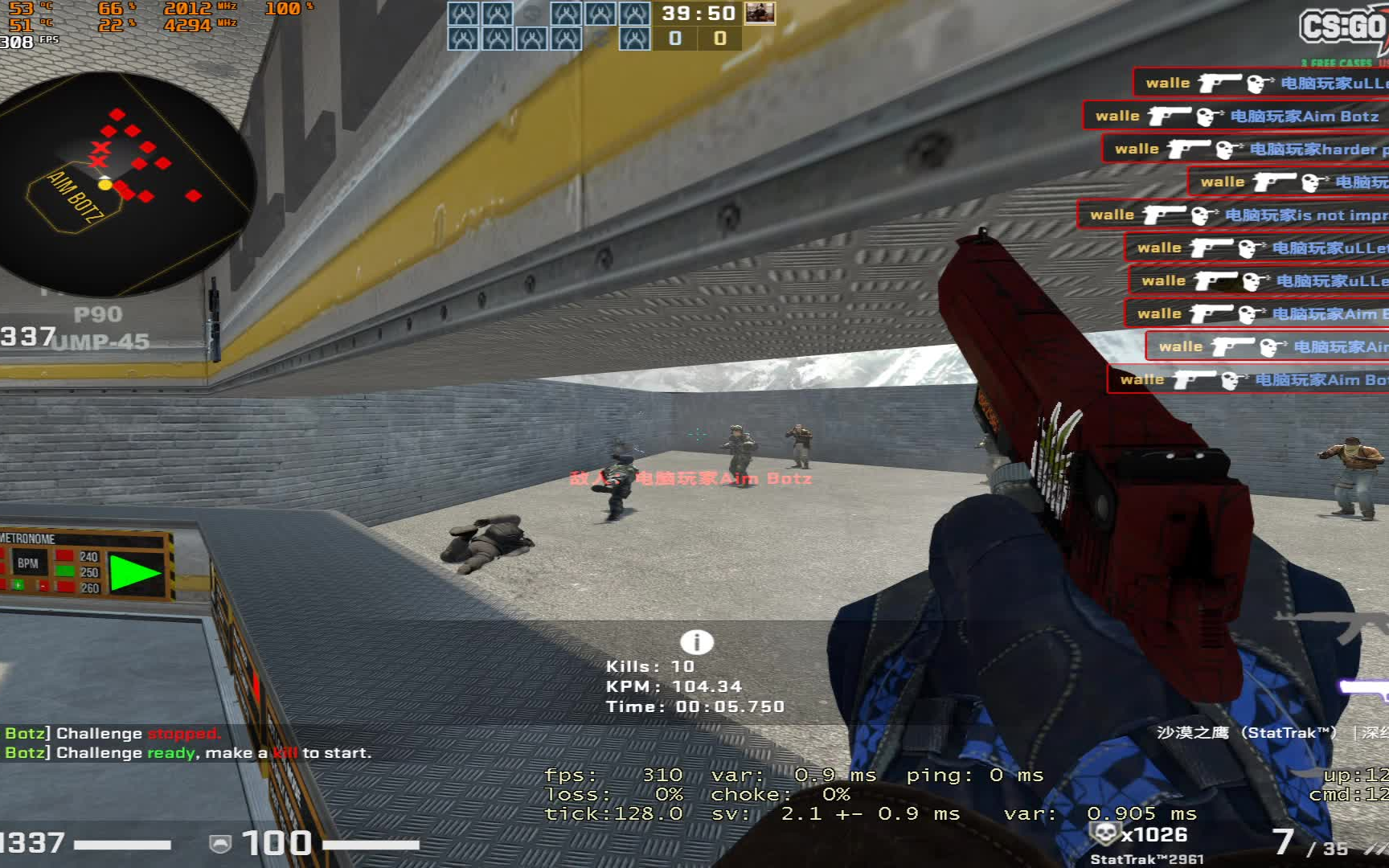Screen dimensions: 1389x868
Task: Click the info icon above the Kills stats
Action: (x=695, y=642)
